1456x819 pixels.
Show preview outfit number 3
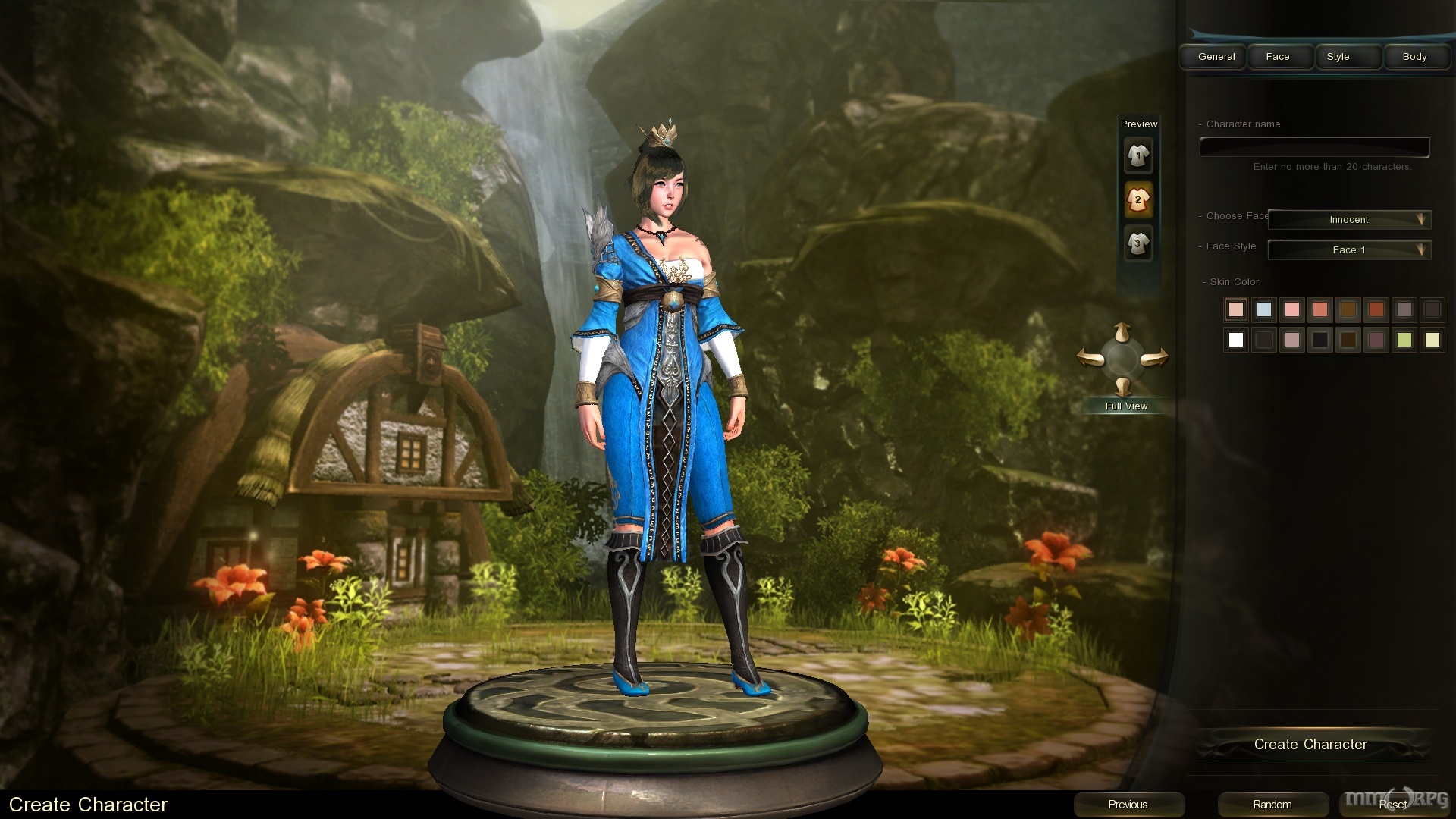(x=1138, y=243)
